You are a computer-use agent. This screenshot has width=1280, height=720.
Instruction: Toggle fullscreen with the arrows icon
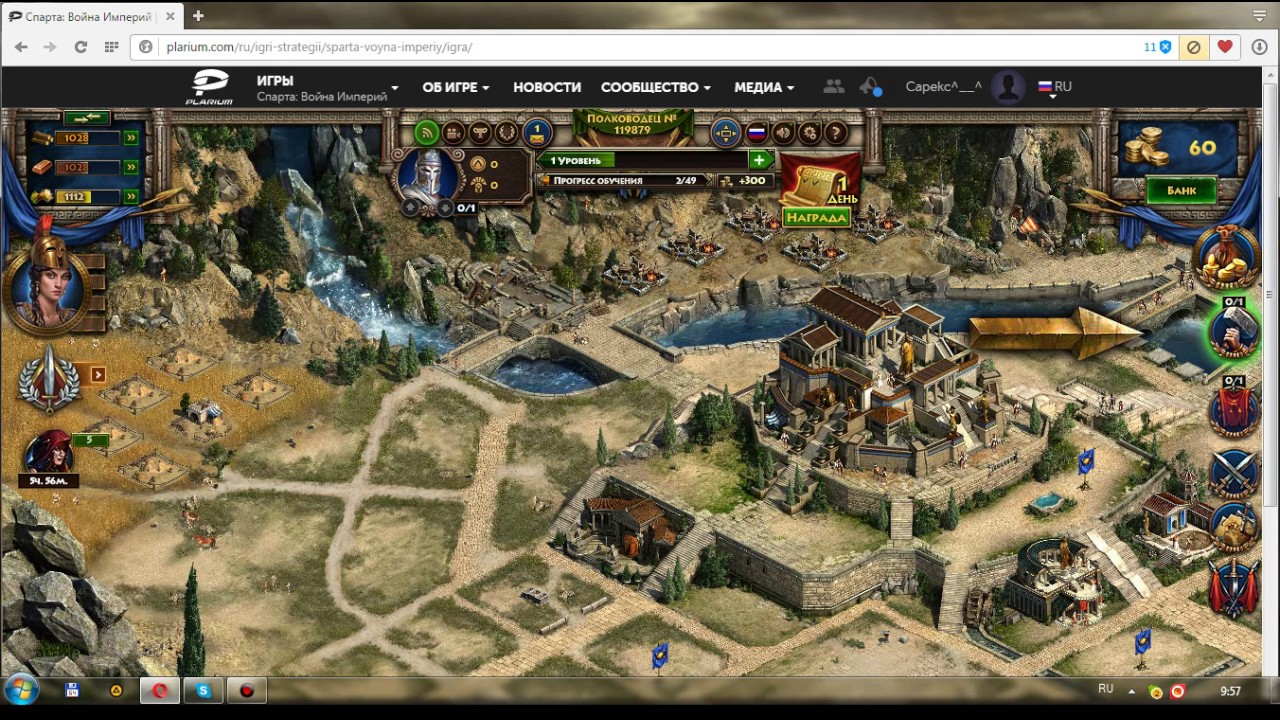[x=725, y=133]
